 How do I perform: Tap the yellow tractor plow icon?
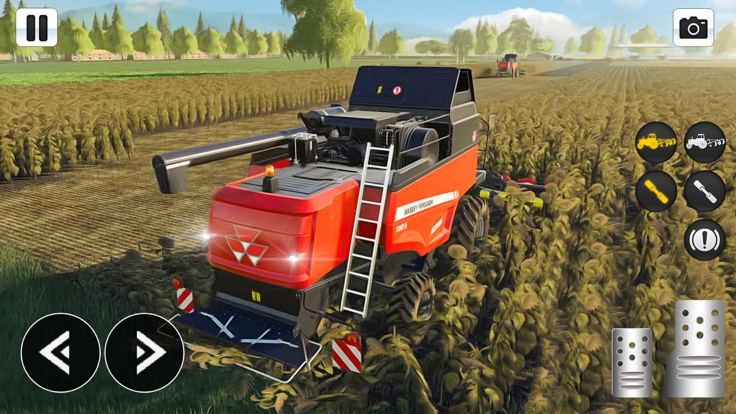click(656, 142)
